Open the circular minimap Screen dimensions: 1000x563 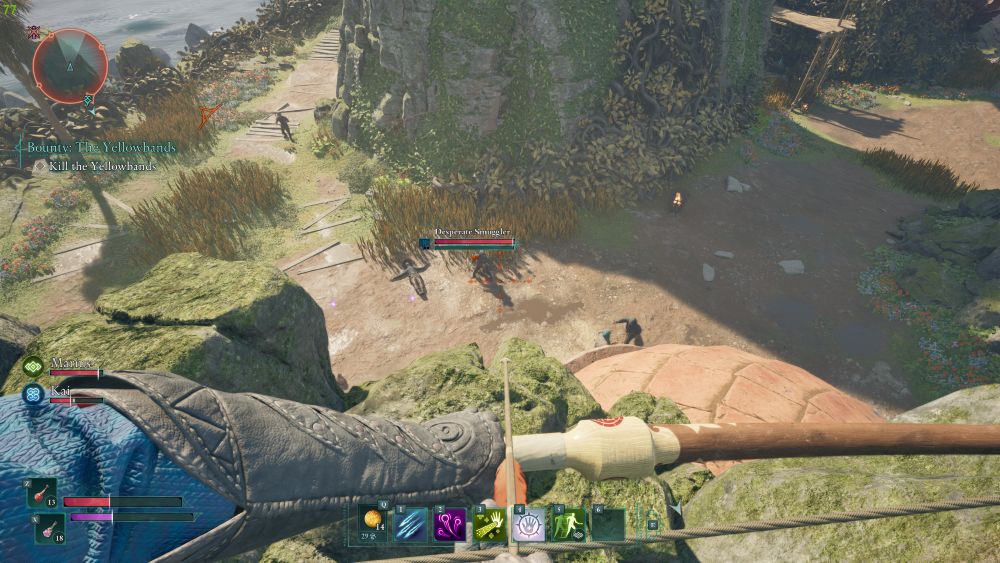(70, 65)
